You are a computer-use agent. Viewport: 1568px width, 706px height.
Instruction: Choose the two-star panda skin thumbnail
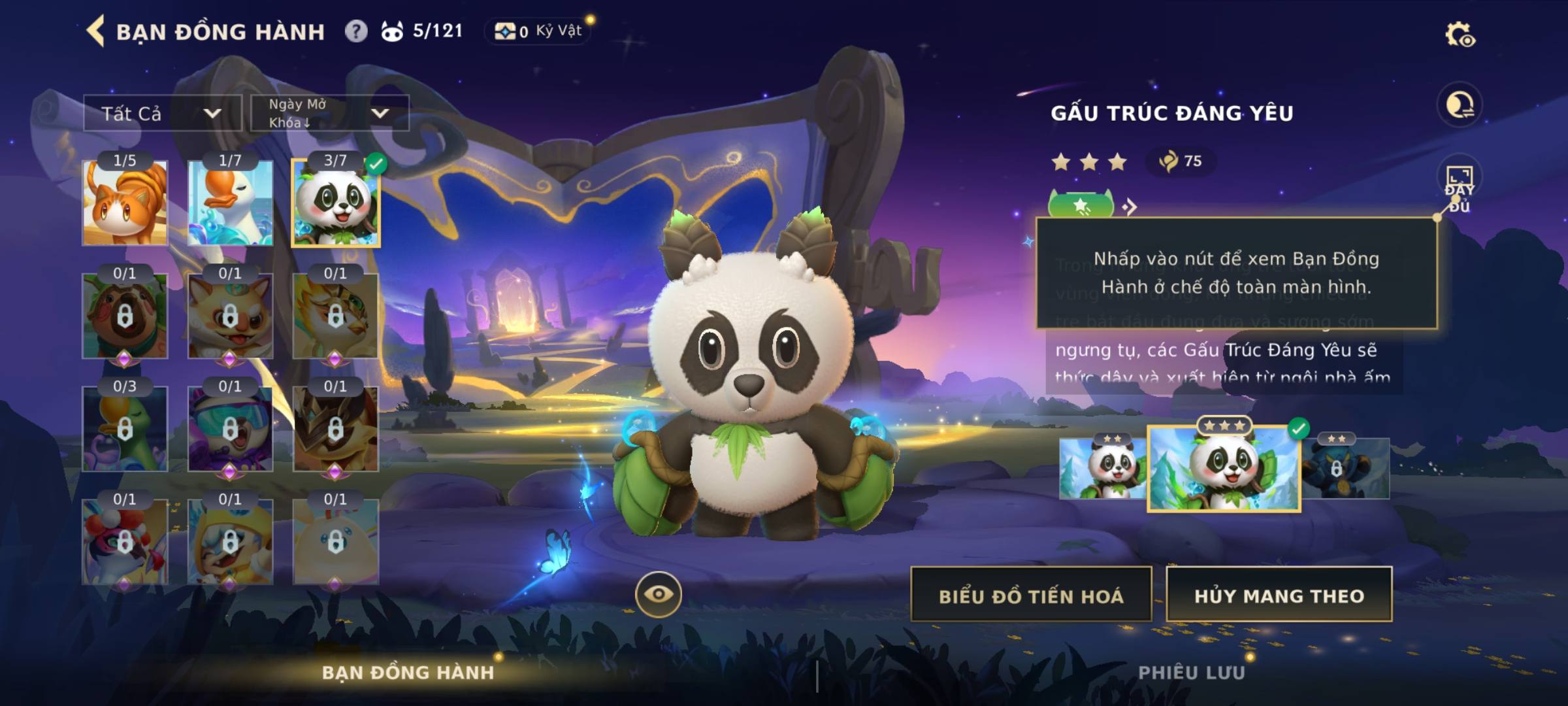tap(1102, 469)
